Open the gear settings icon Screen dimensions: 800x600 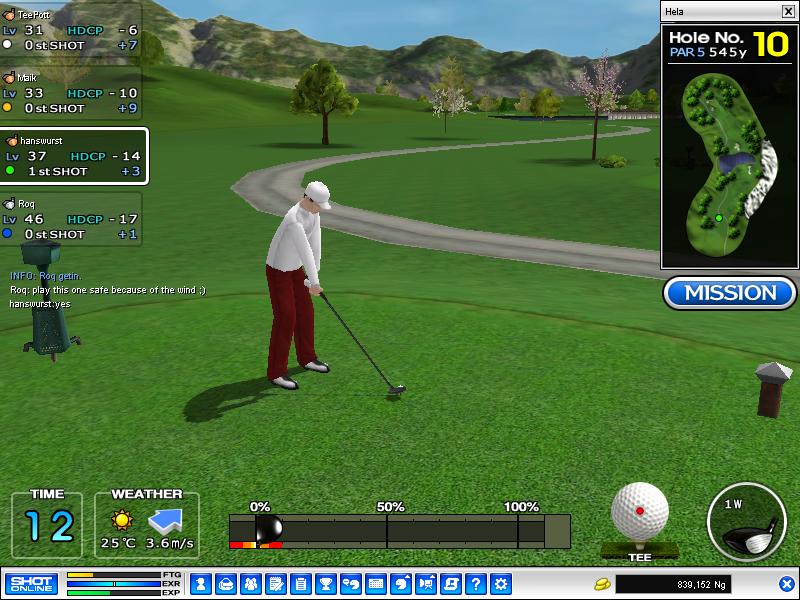pos(501,583)
